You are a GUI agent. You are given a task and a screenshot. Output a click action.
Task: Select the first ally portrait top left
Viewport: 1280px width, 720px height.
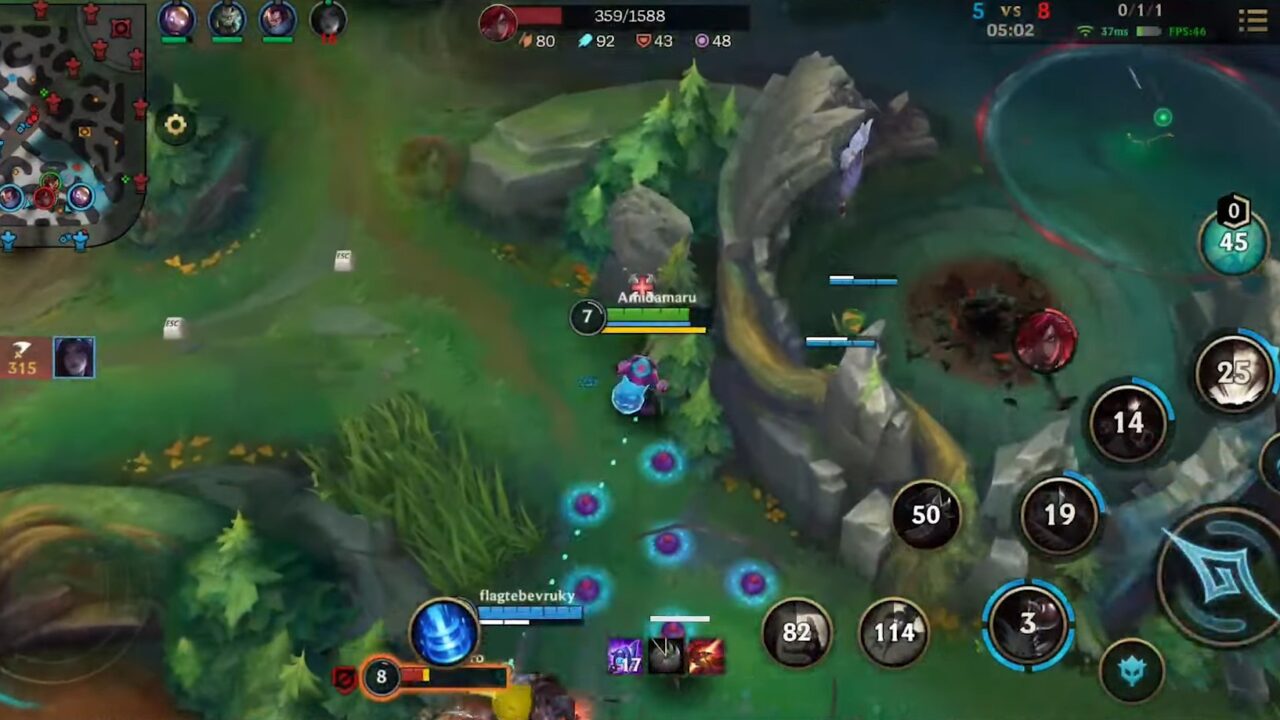coord(174,22)
